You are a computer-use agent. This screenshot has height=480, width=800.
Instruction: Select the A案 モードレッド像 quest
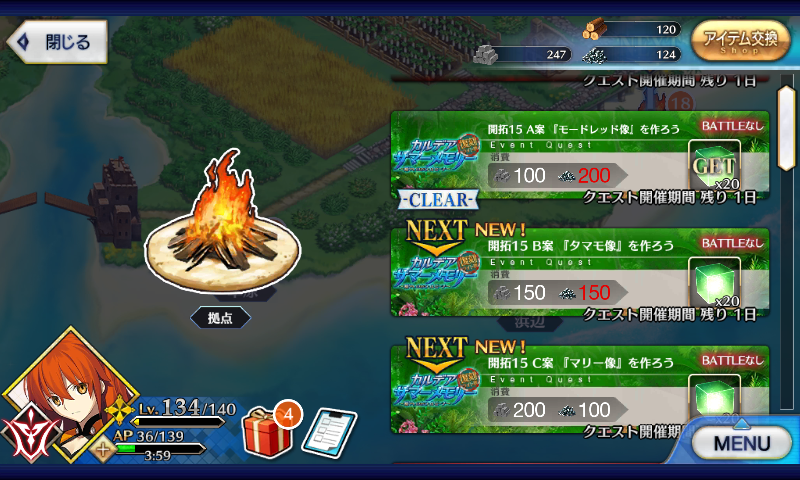coord(580,157)
